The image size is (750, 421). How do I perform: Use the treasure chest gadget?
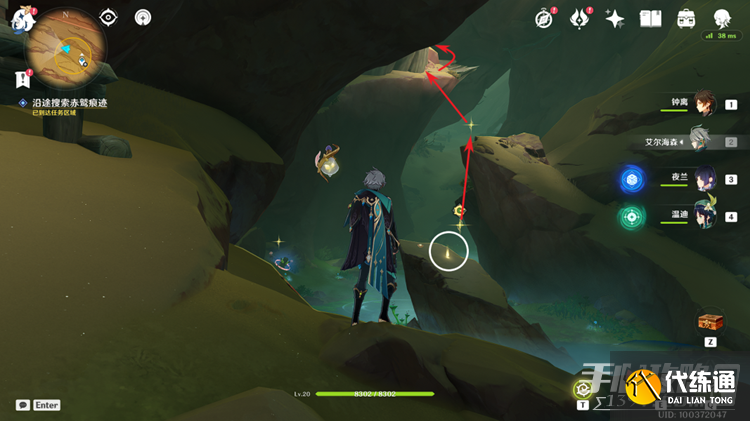coord(710,322)
